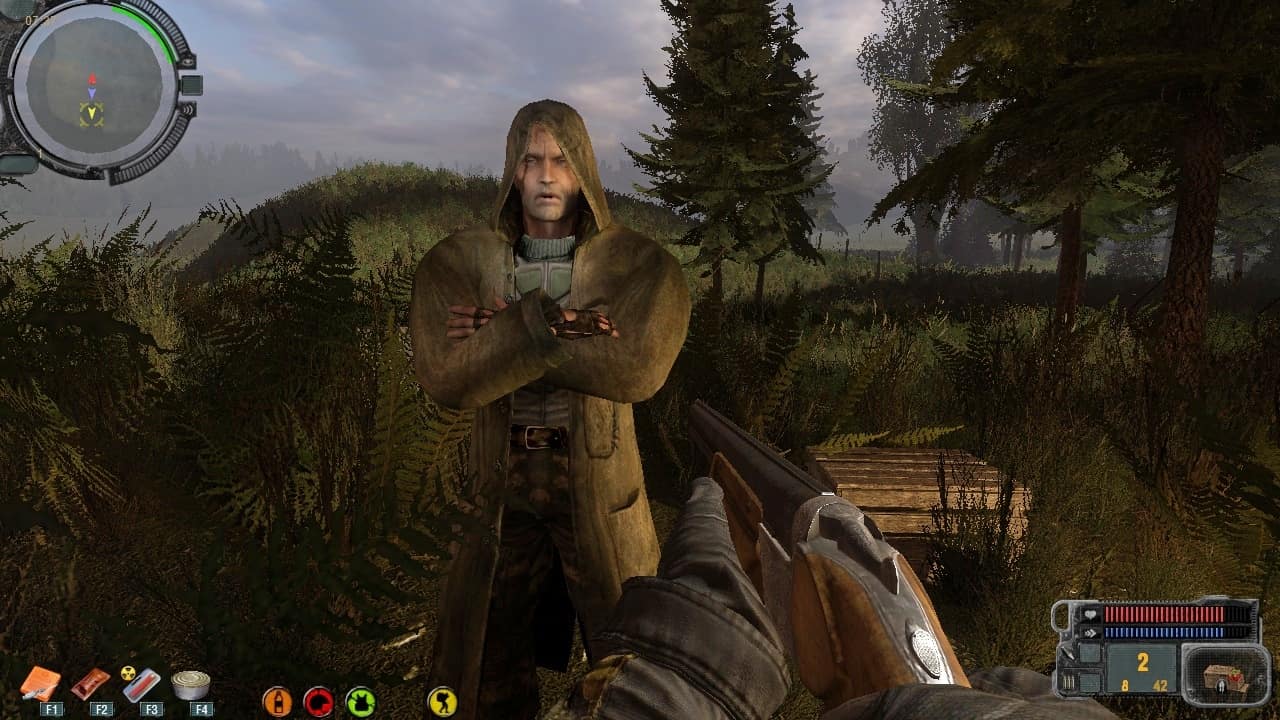Click the red weapon condition status icon
The width and height of the screenshot is (1280, 720).
[319, 701]
